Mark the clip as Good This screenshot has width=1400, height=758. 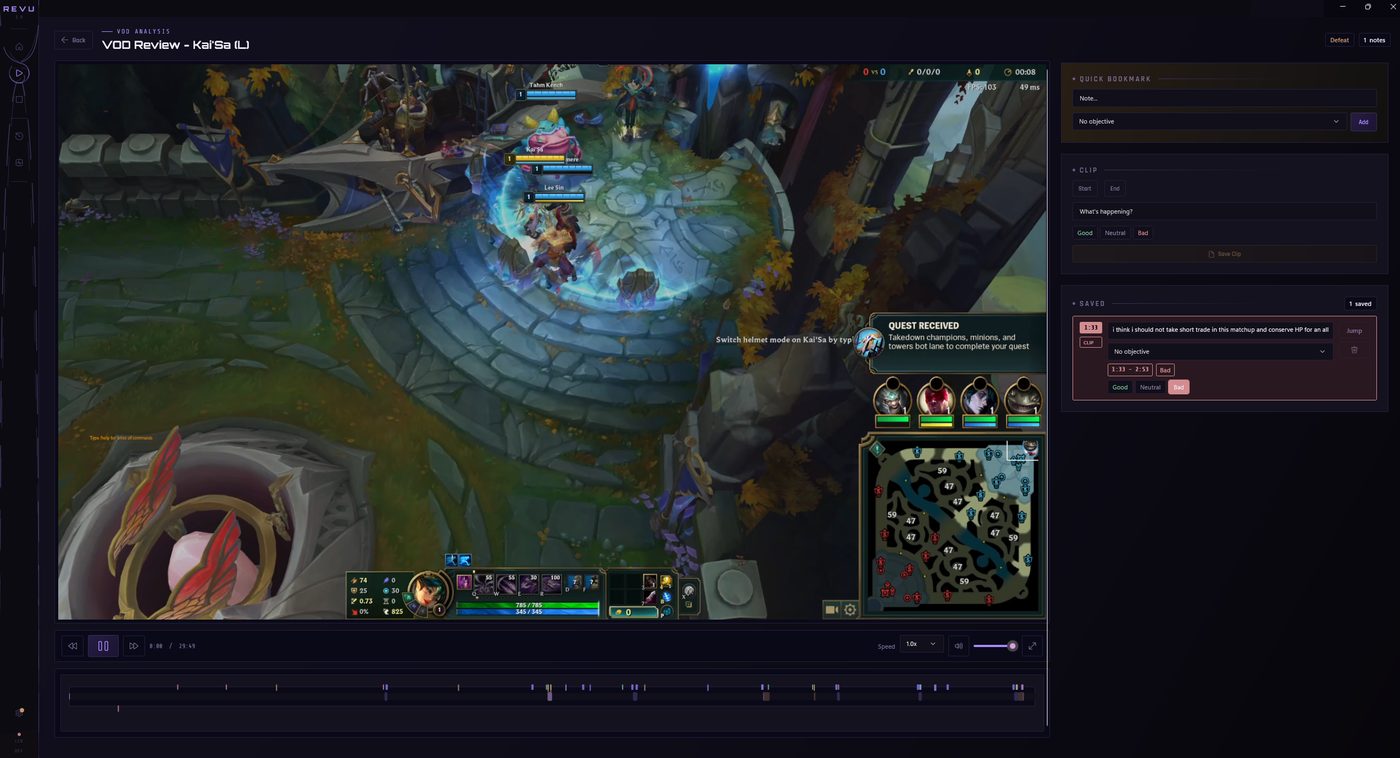1084,232
